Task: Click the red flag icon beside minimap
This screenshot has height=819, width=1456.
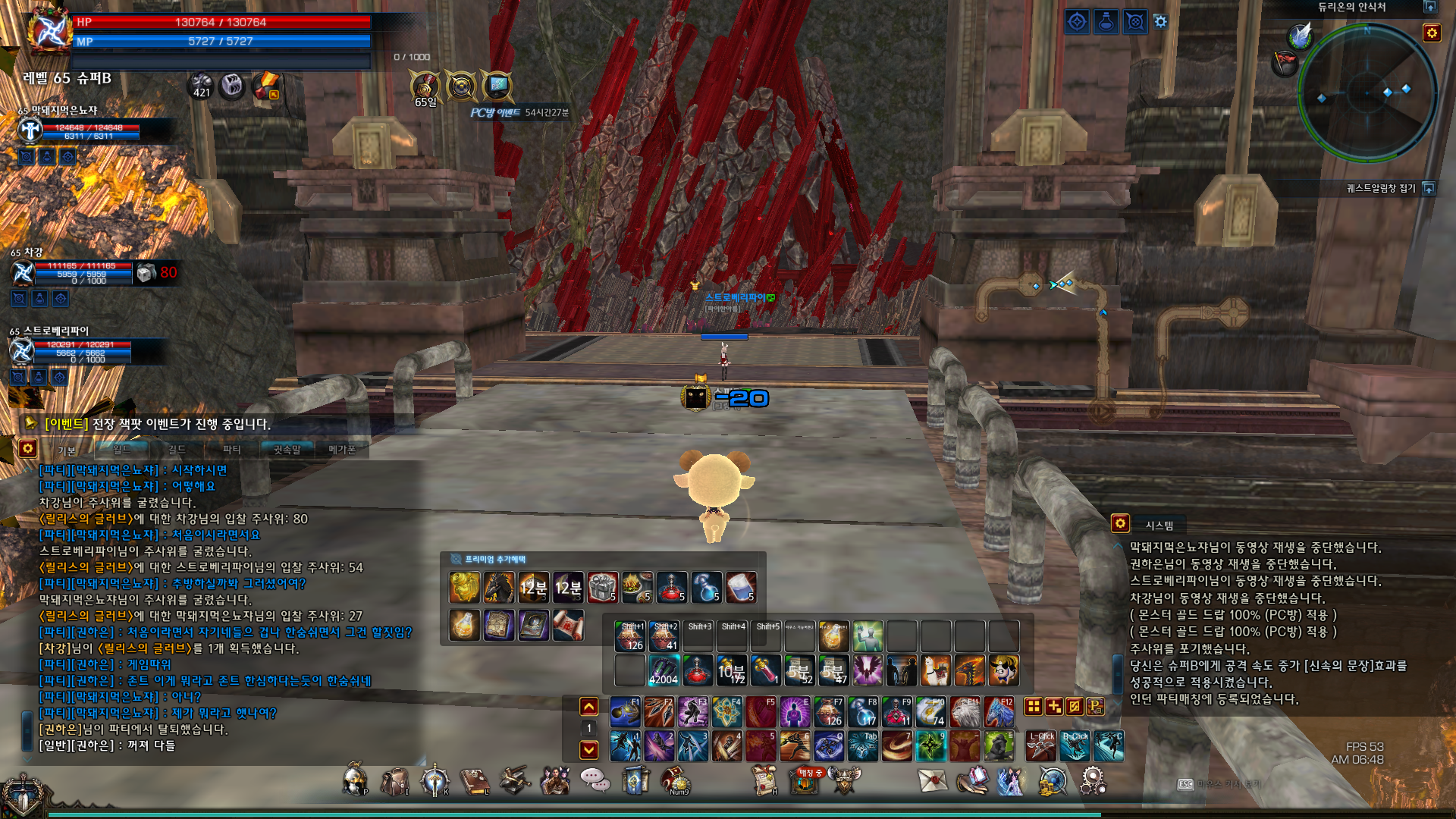Action: click(x=1285, y=62)
